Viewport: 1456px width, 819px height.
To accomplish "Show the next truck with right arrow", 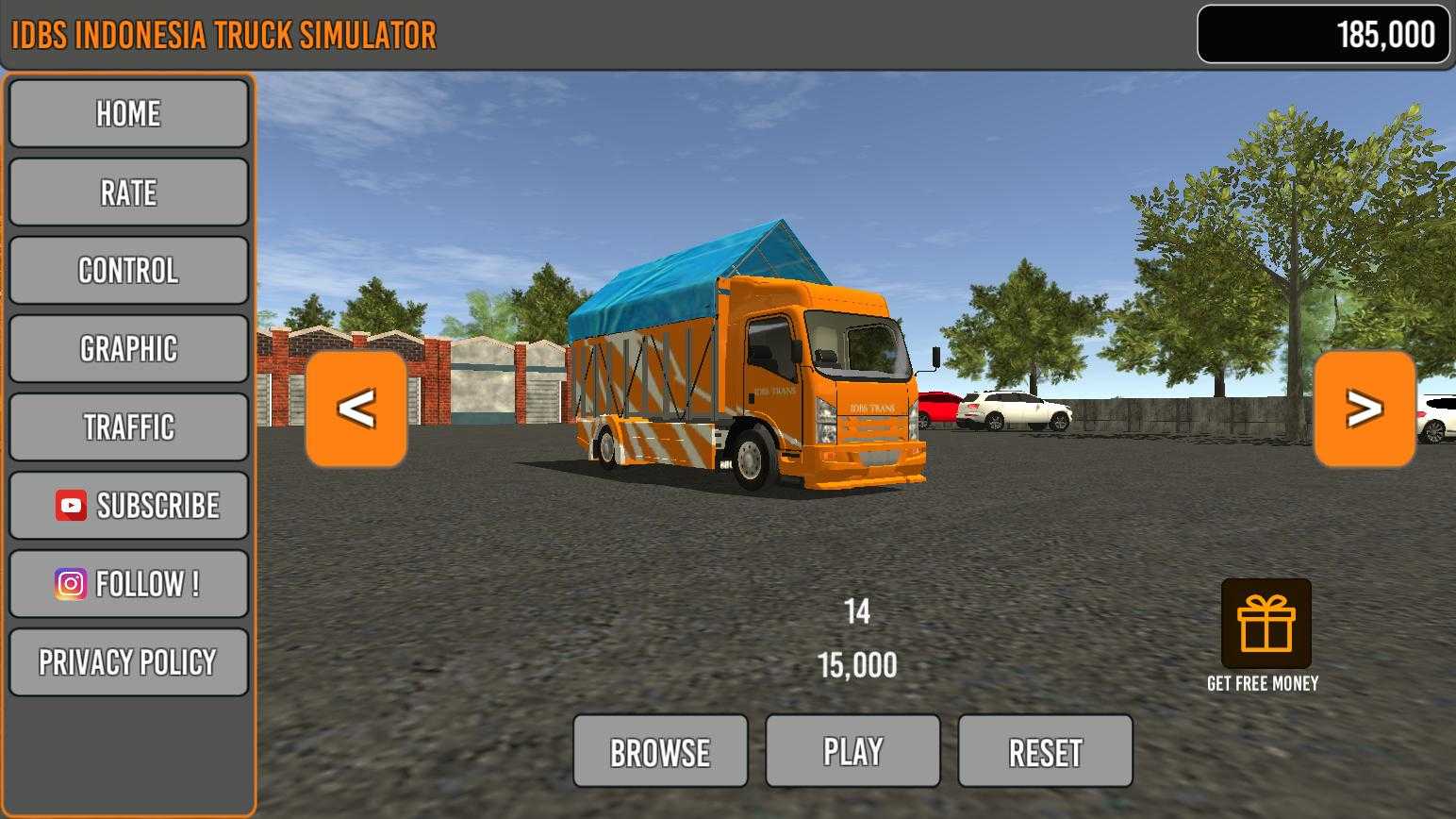I will click(1365, 409).
